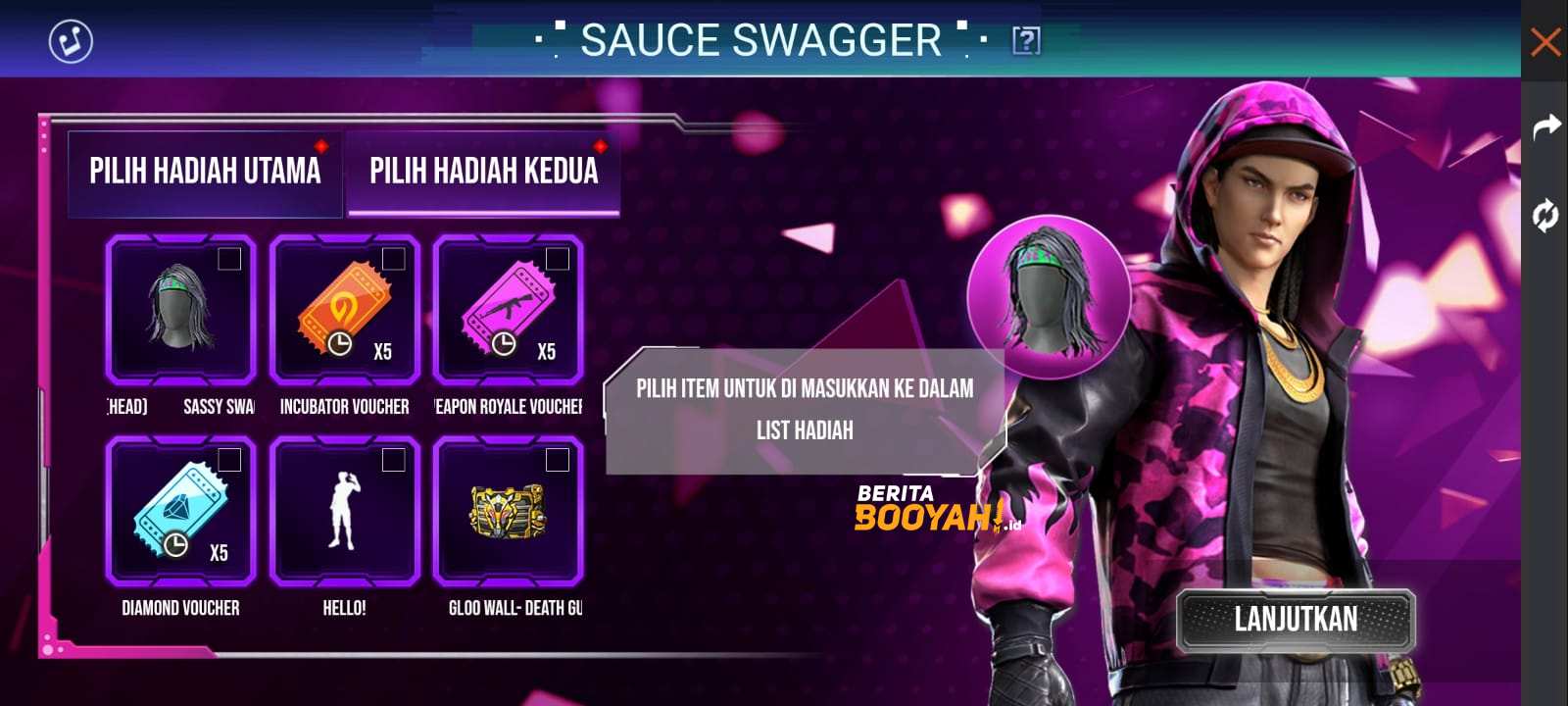Select the Gloo Wall - Death Guard item

510,512
